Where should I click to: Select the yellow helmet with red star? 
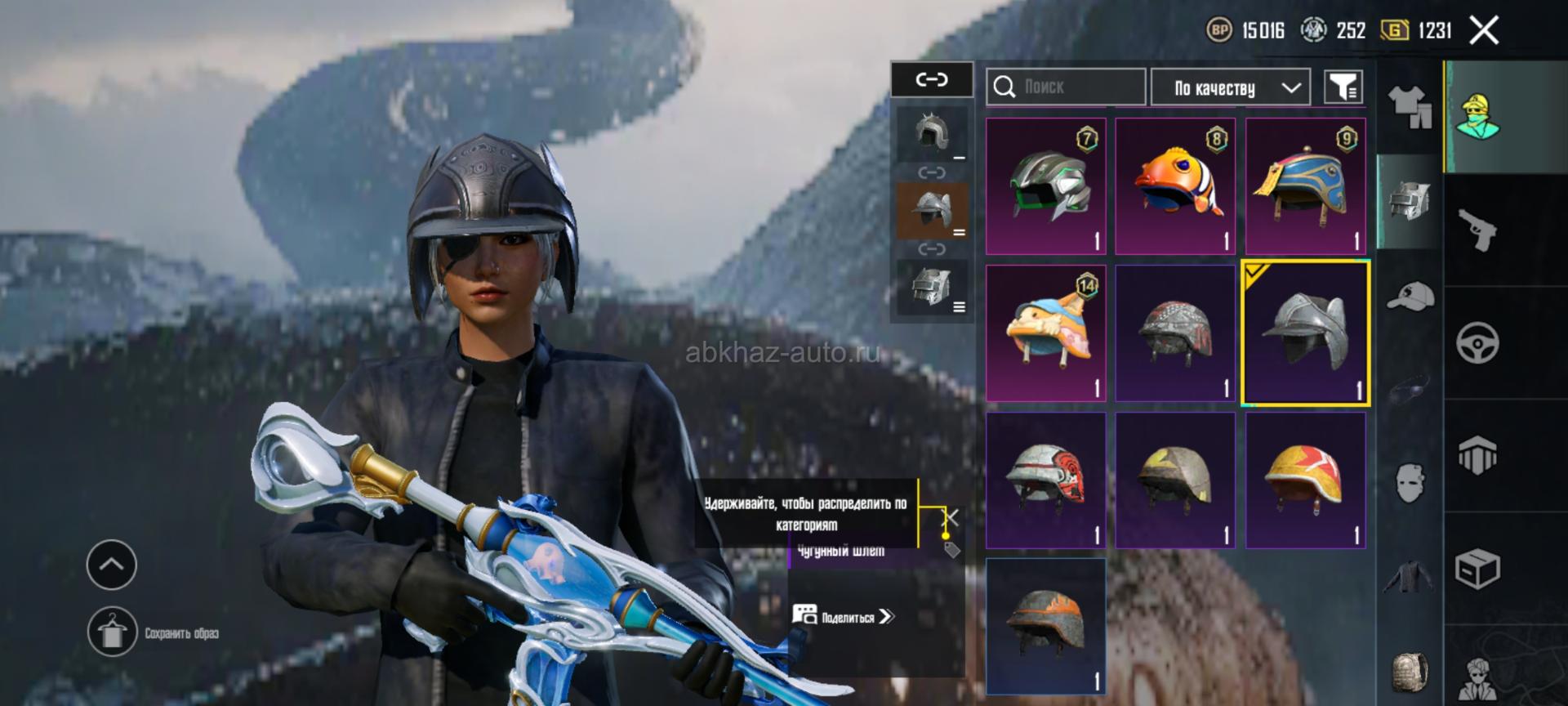[x=1305, y=480]
